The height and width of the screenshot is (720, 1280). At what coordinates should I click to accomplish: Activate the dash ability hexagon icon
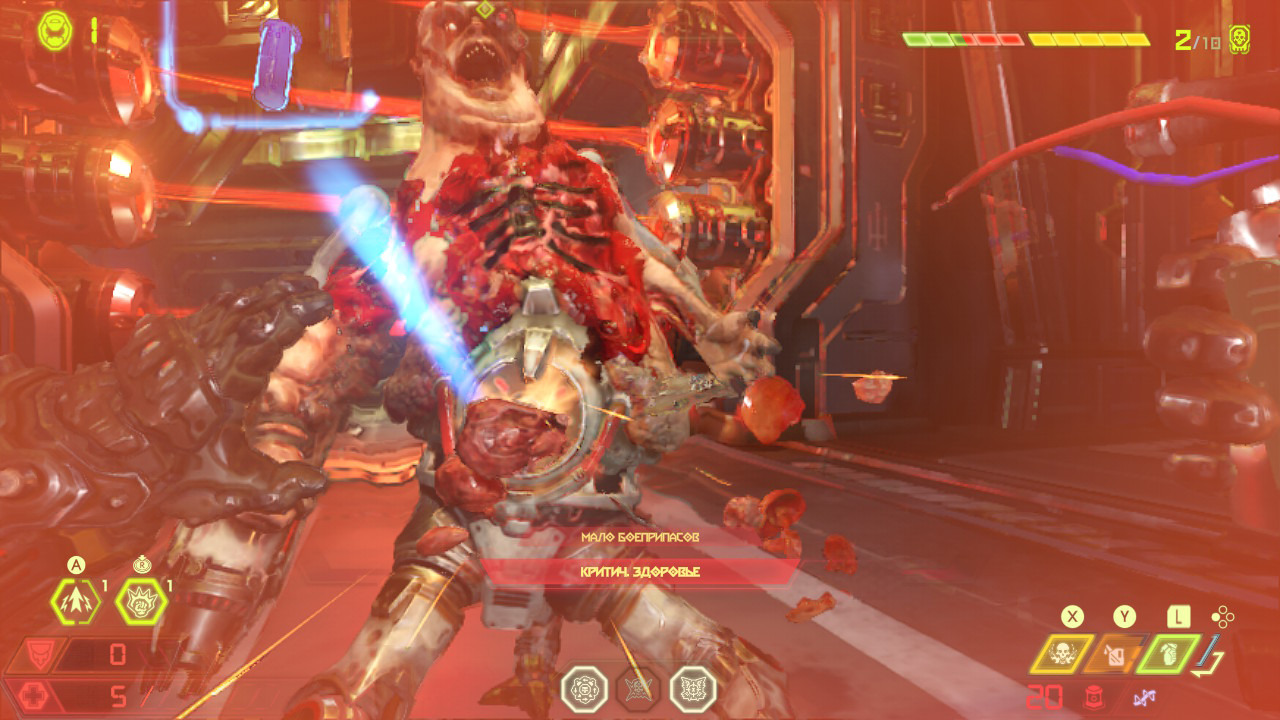[76, 602]
